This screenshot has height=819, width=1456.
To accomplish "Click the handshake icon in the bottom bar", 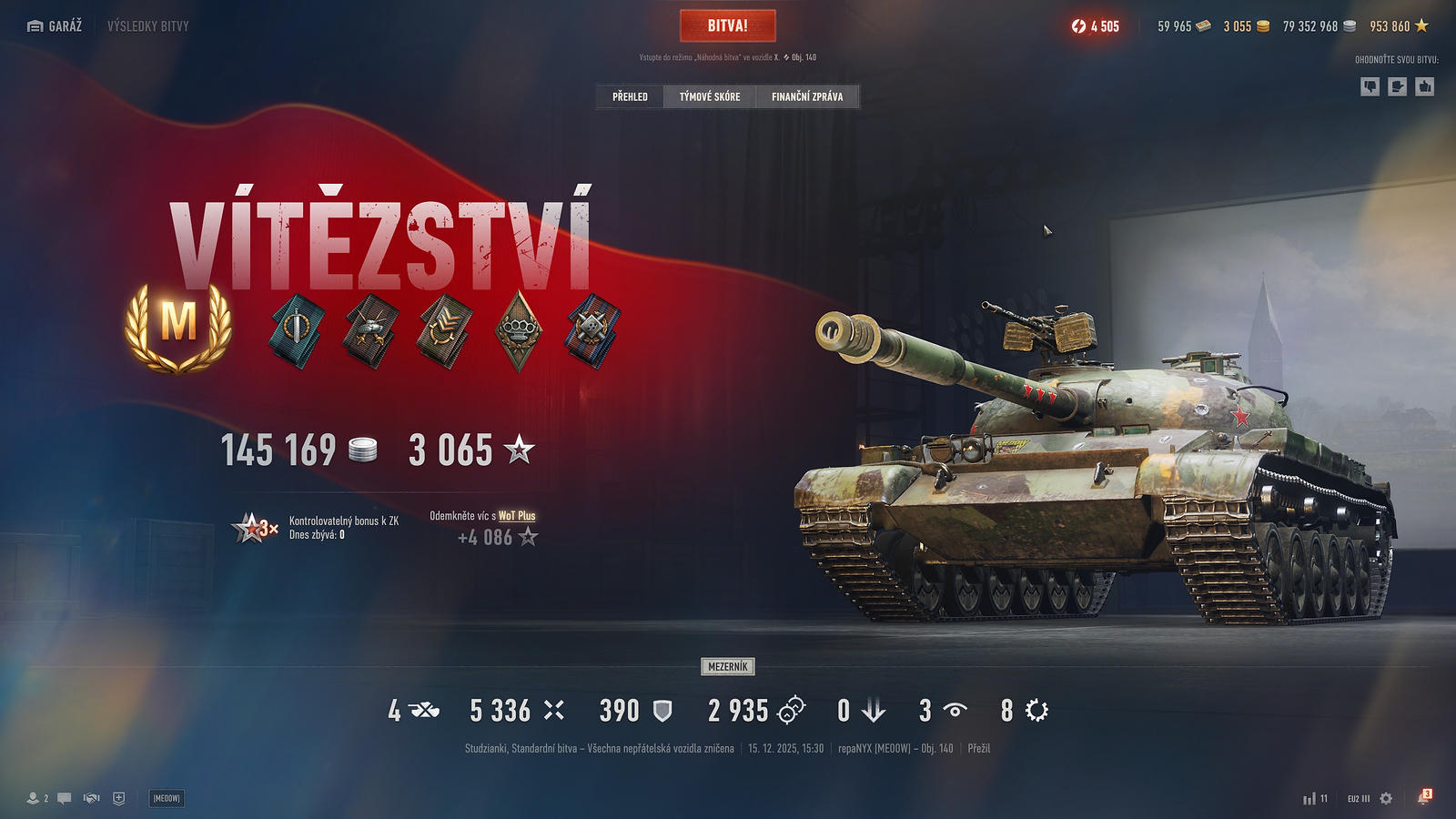I will (91, 798).
